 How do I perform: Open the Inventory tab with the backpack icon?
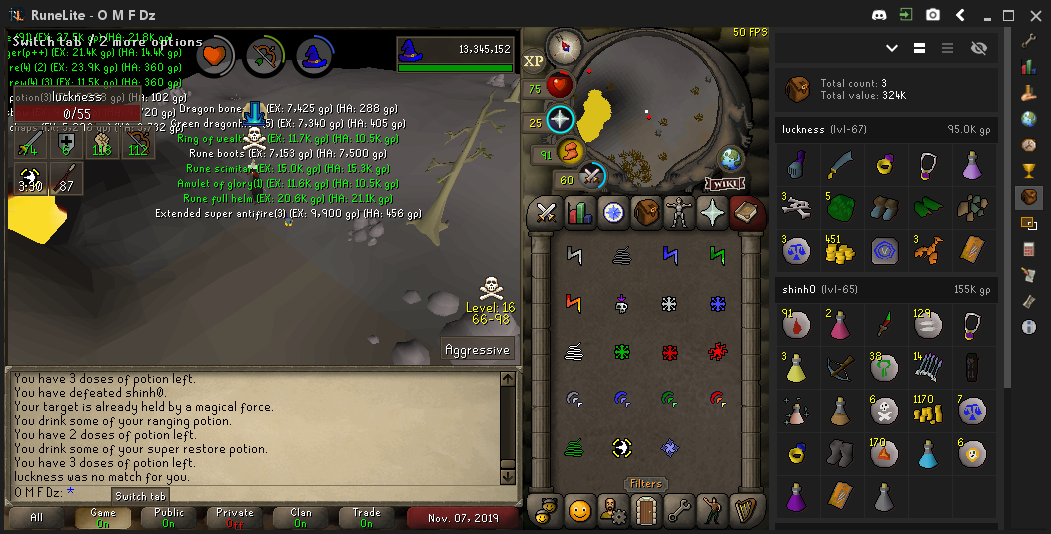point(646,212)
